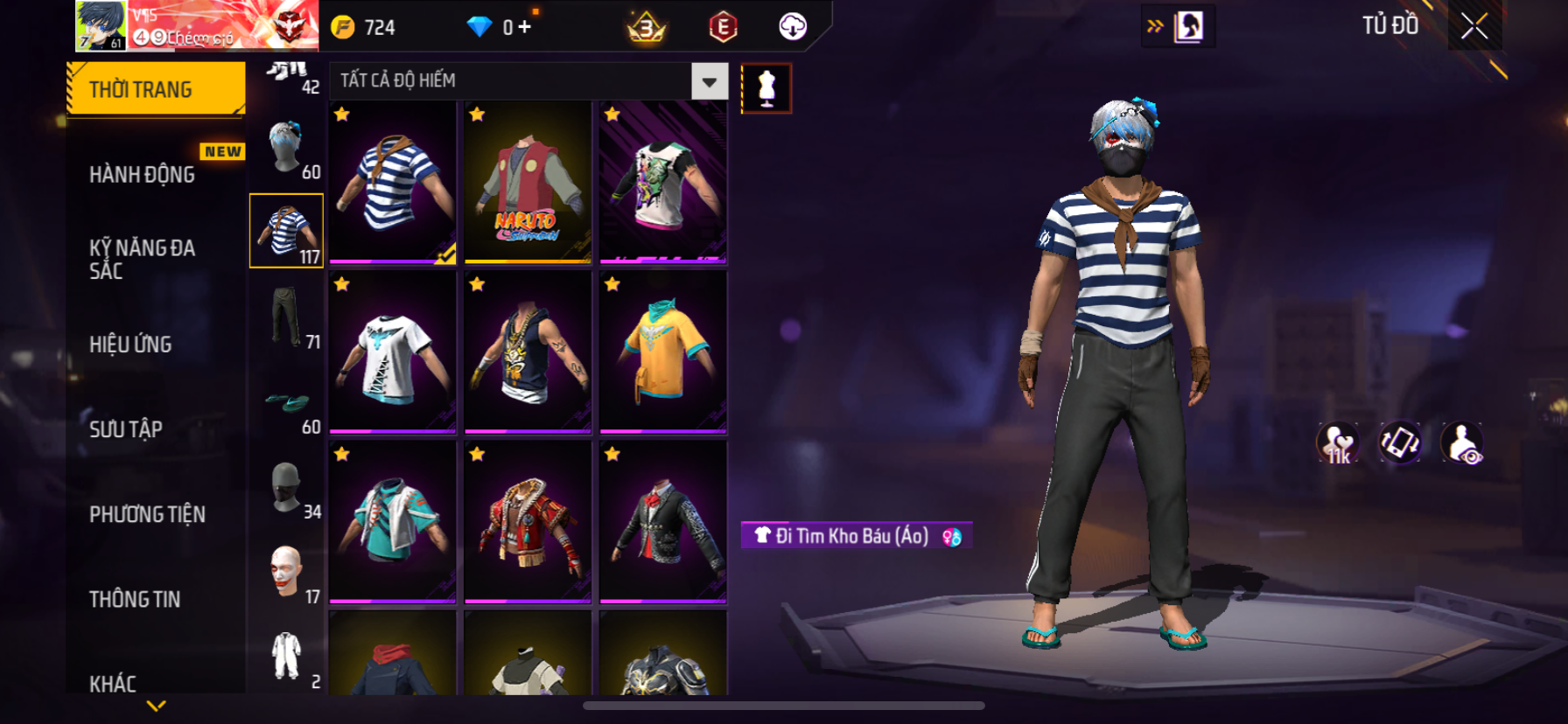Add diamonds with the plus button
The width and height of the screenshot is (1568, 724).
click(x=524, y=27)
